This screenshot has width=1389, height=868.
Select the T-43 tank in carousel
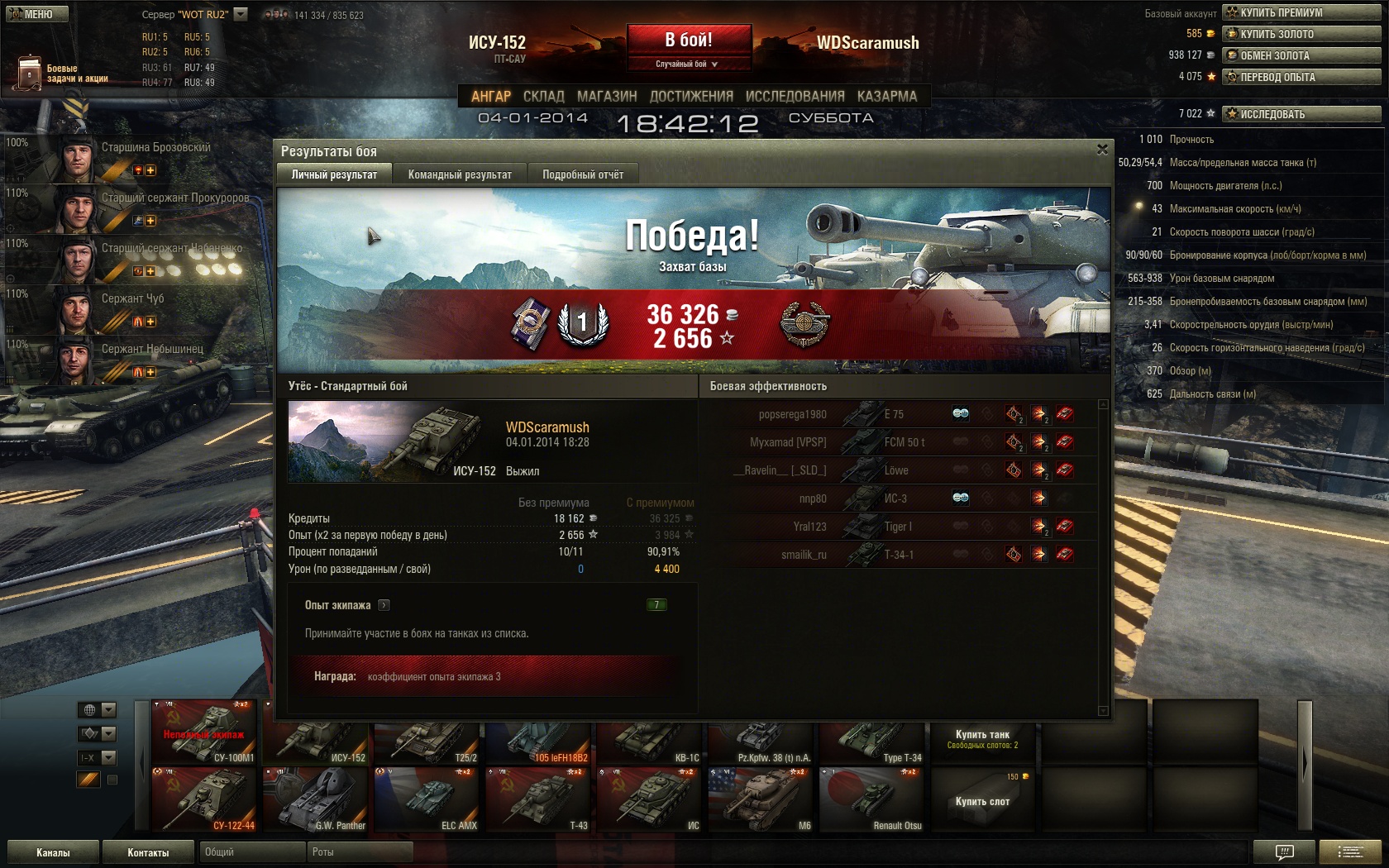pos(537,799)
